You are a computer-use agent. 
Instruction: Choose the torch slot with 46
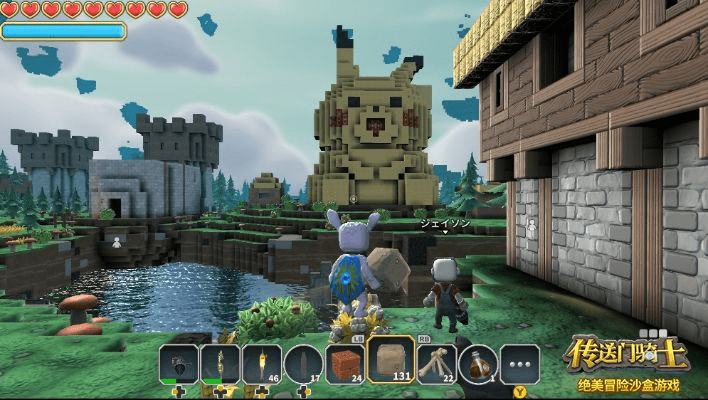pyautogui.click(x=262, y=364)
